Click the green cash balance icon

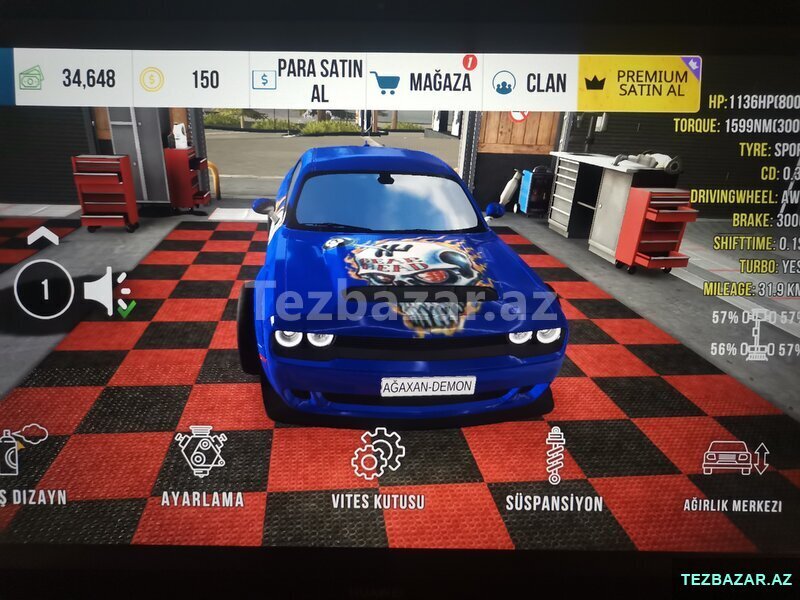(x=31, y=78)
